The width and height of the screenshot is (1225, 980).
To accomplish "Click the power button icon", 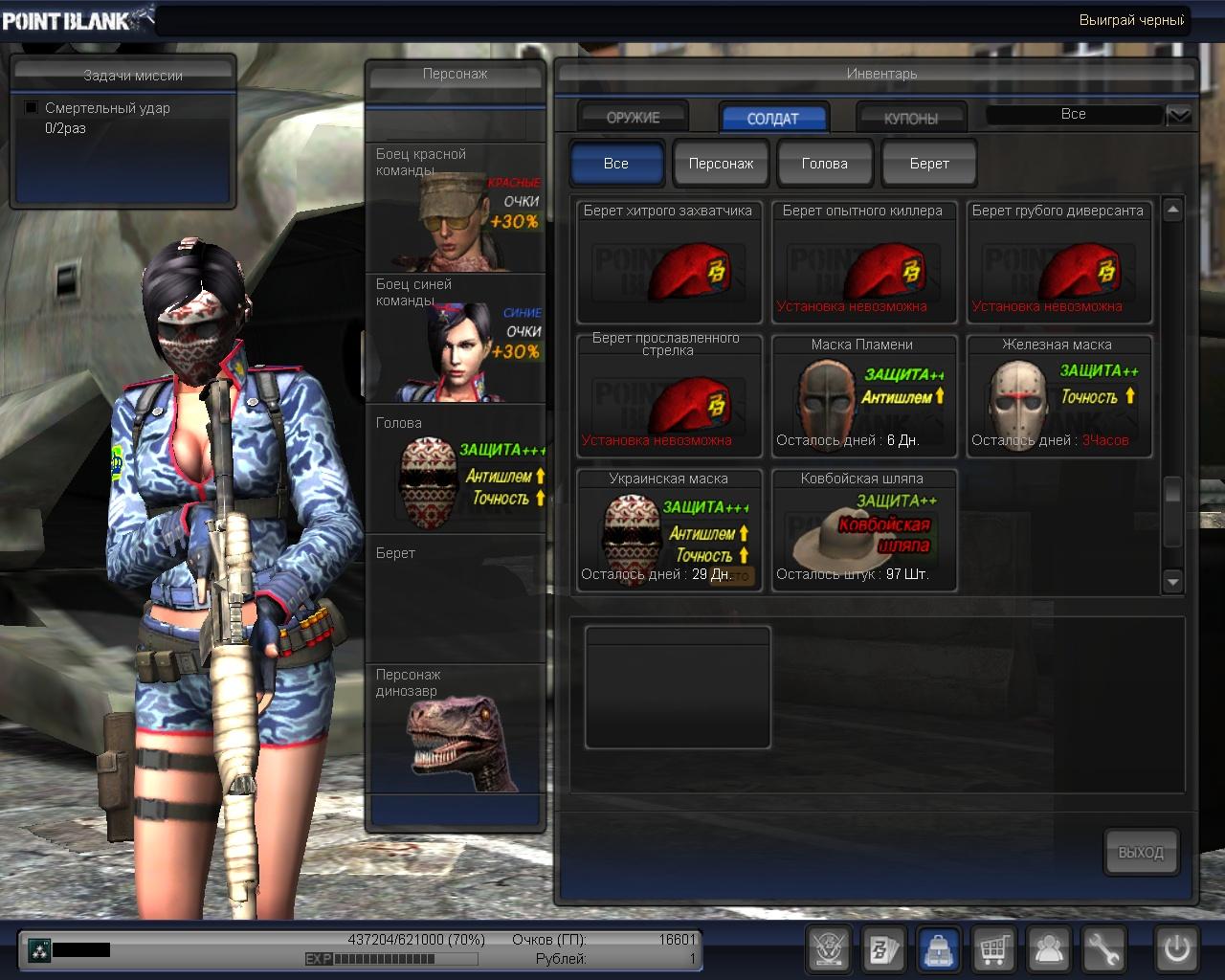I will click(1176, 950).
